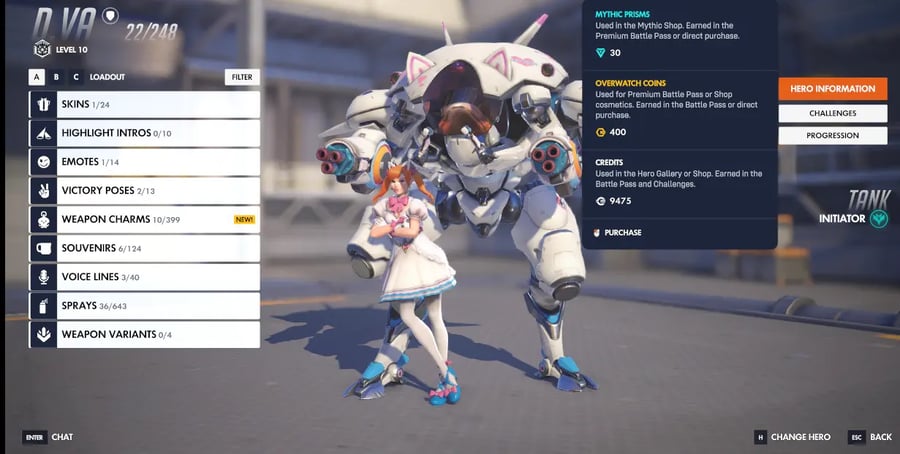Go Back from hero gallery

(871, 437)
